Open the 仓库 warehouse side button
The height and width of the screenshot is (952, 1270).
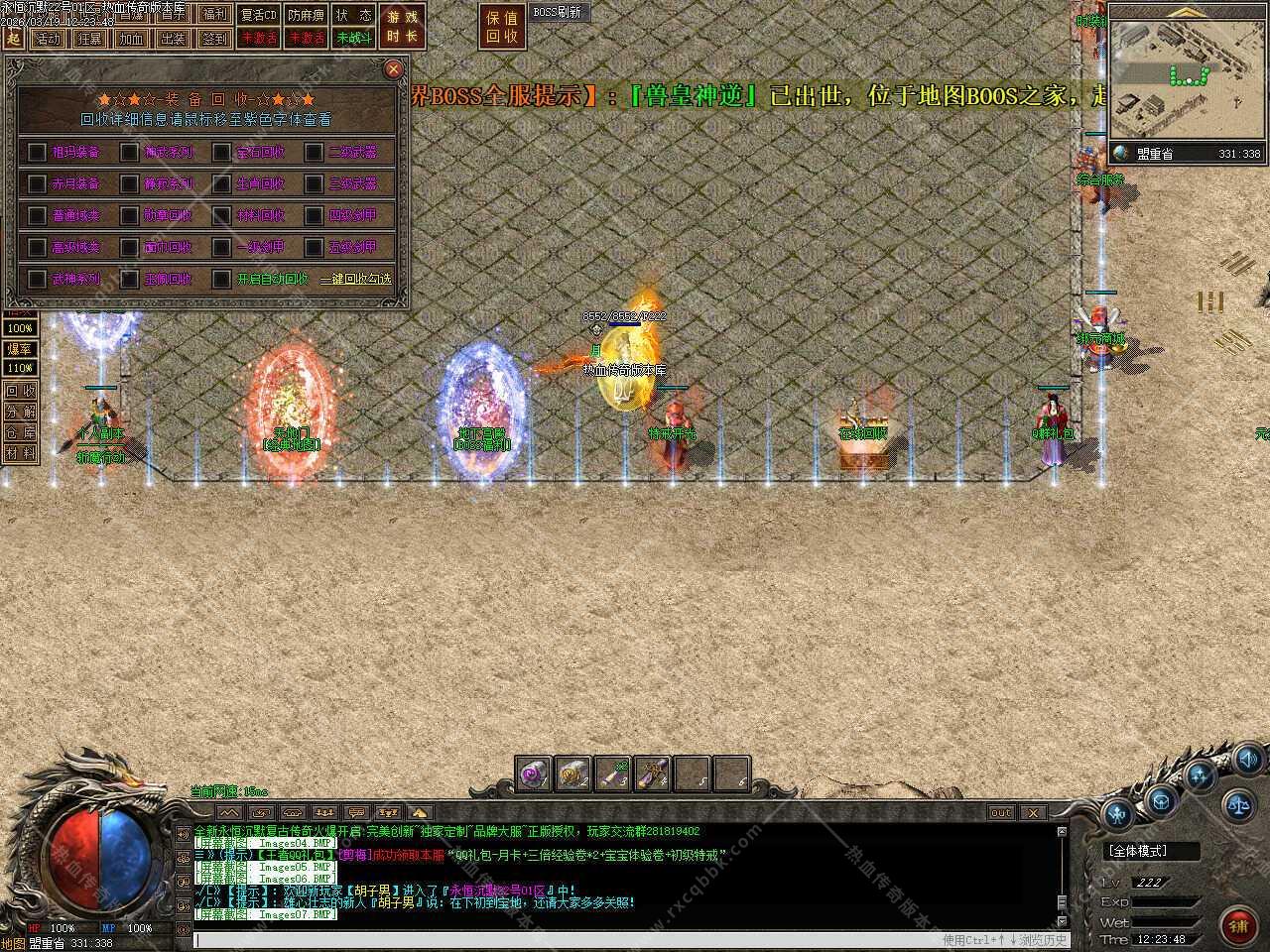click(20, 432)
